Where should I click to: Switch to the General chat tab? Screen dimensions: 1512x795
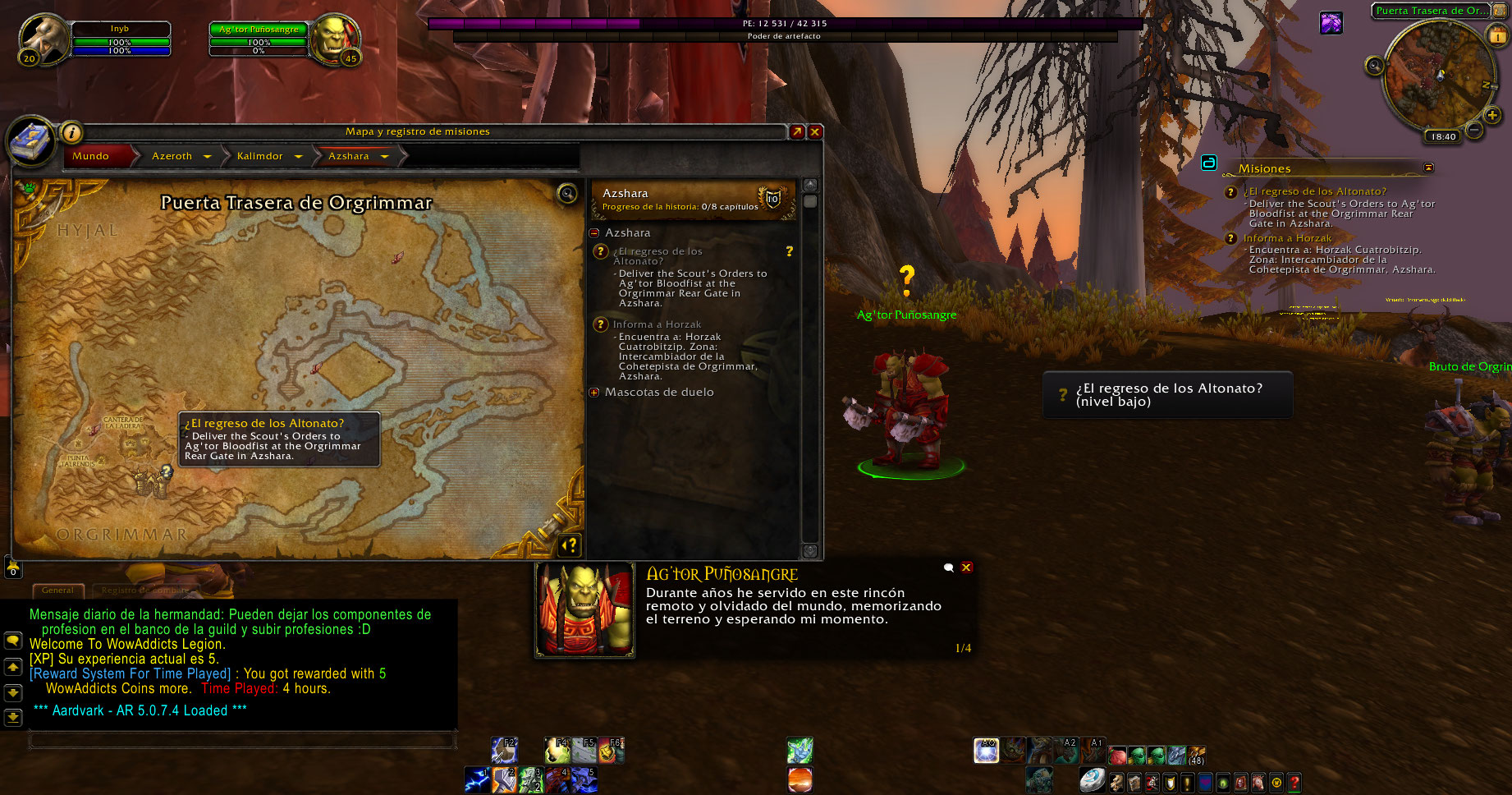point(57,590)
